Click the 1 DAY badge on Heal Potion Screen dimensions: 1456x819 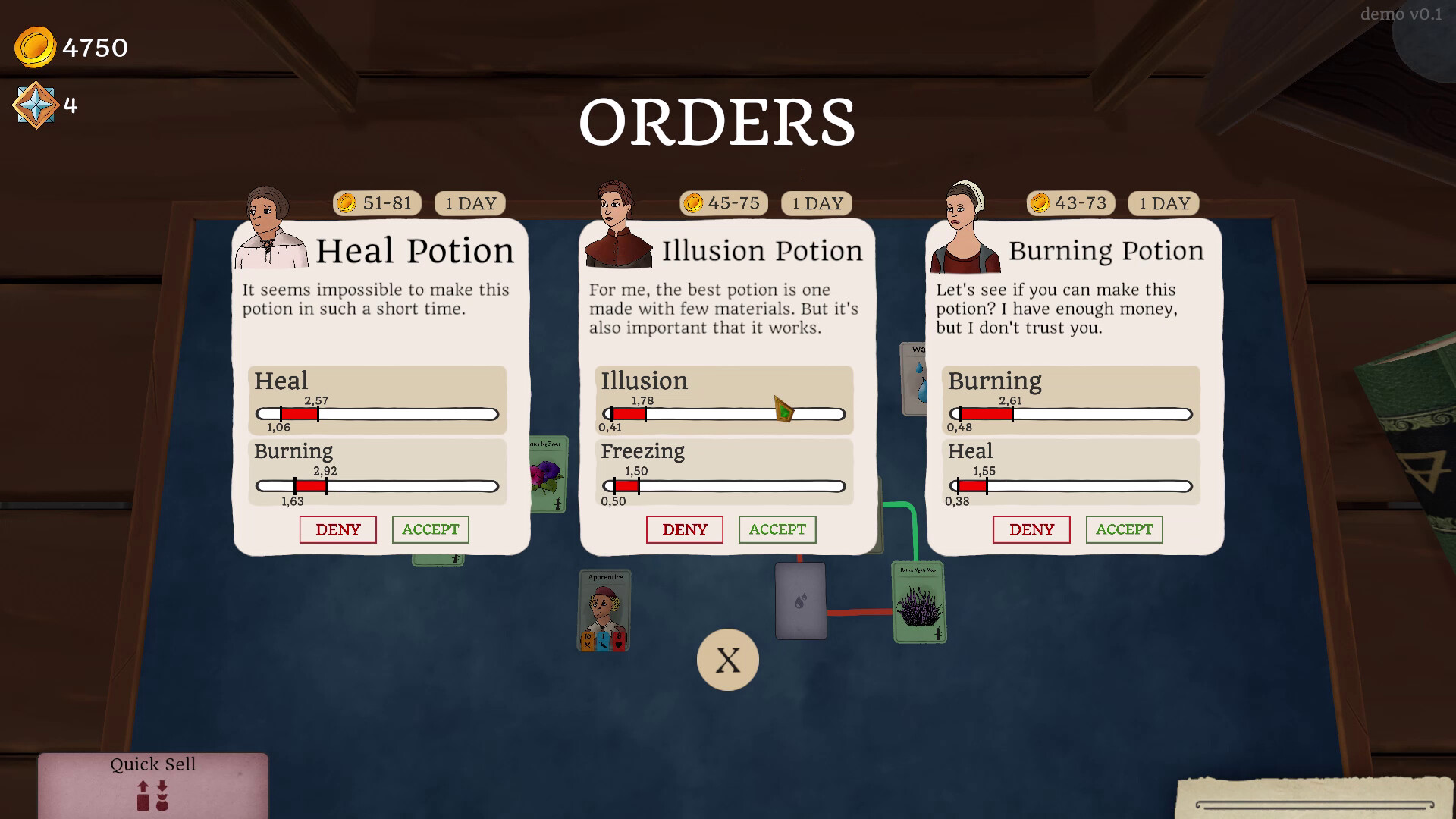tap(470, 202)
